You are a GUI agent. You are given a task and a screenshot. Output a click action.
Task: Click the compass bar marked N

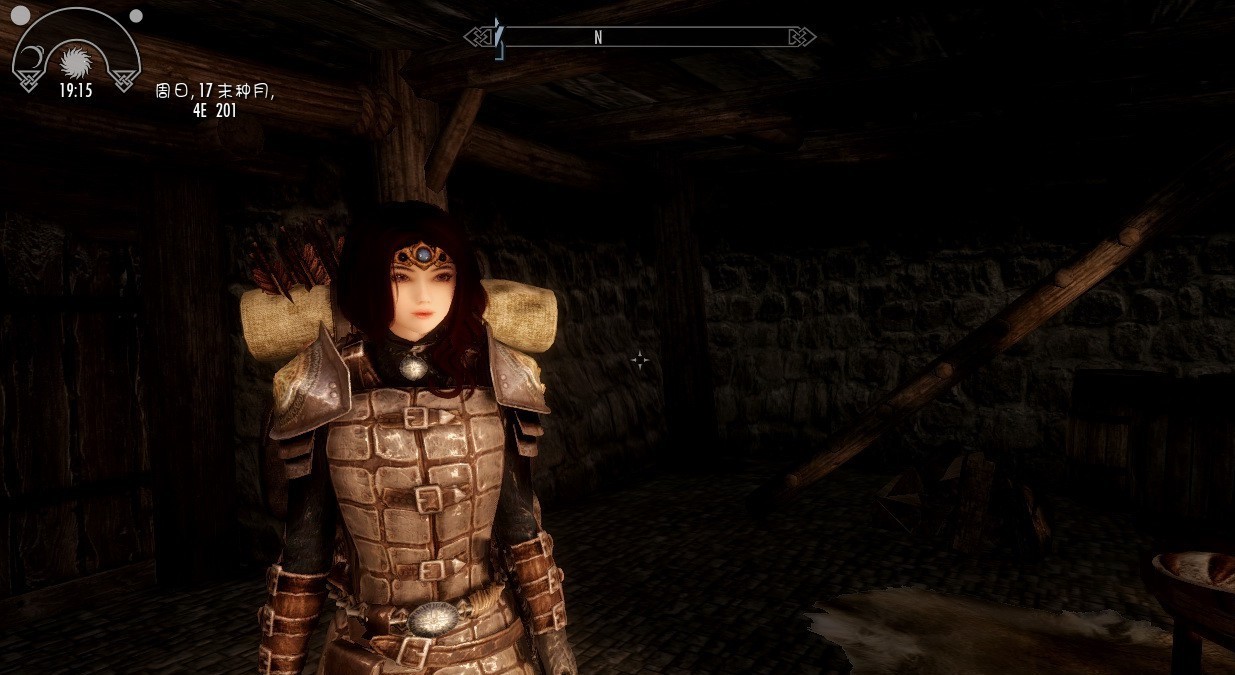pos(640,37)
